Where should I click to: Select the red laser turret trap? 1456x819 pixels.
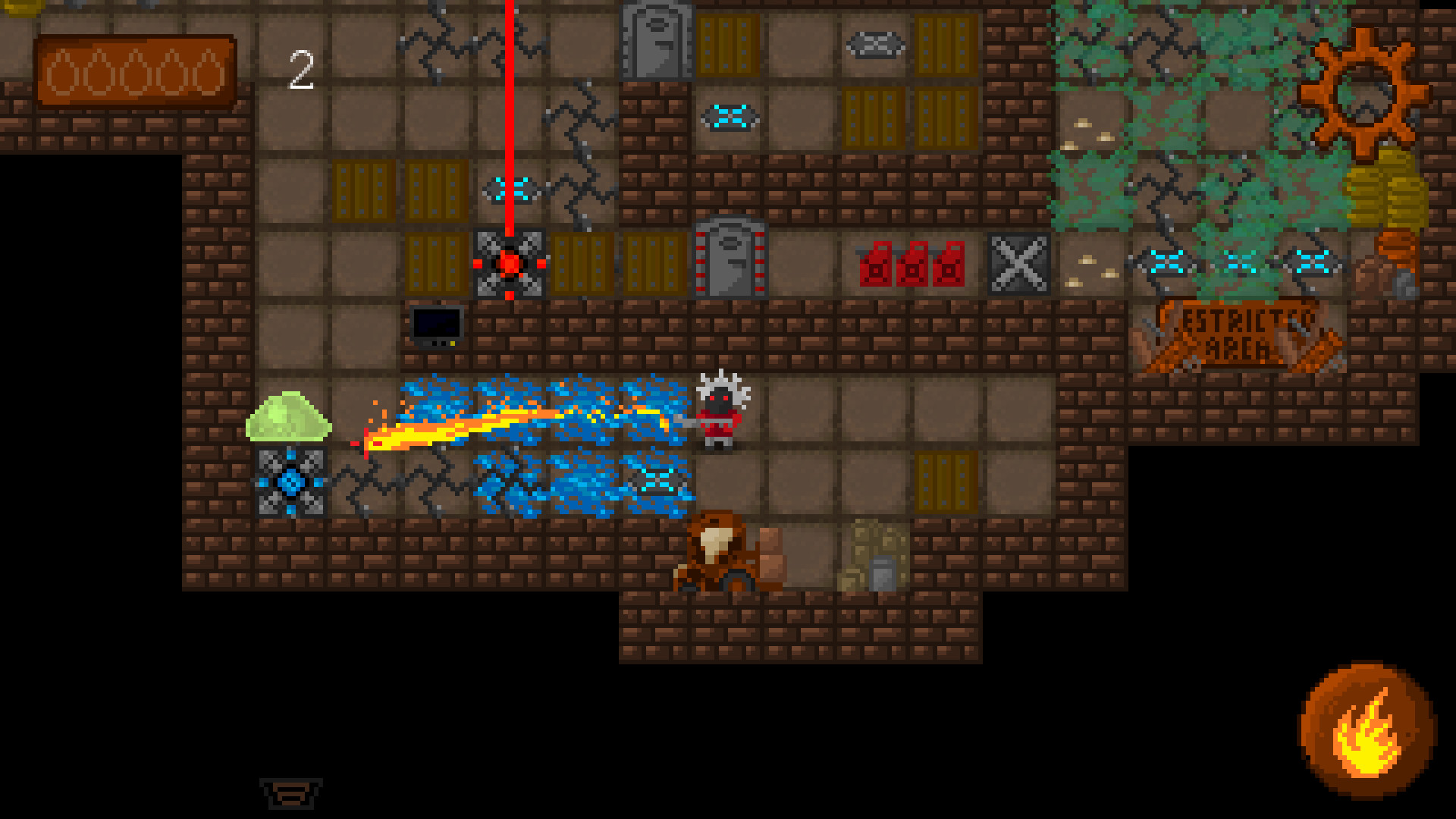(508, 262)
